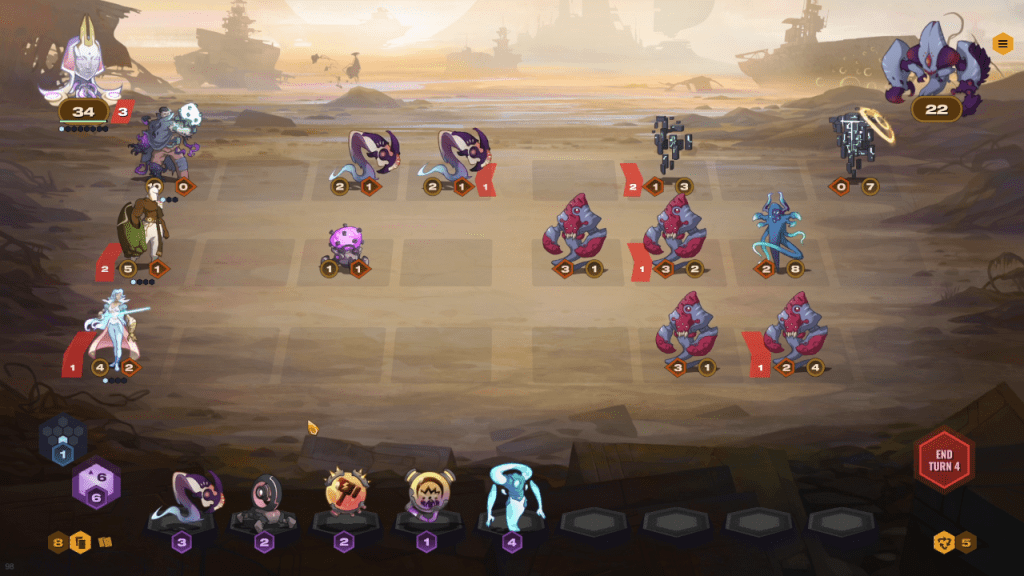The image size is (1024, 576).
Task: End turn 4 with the red hexagon
Action: 943,461
